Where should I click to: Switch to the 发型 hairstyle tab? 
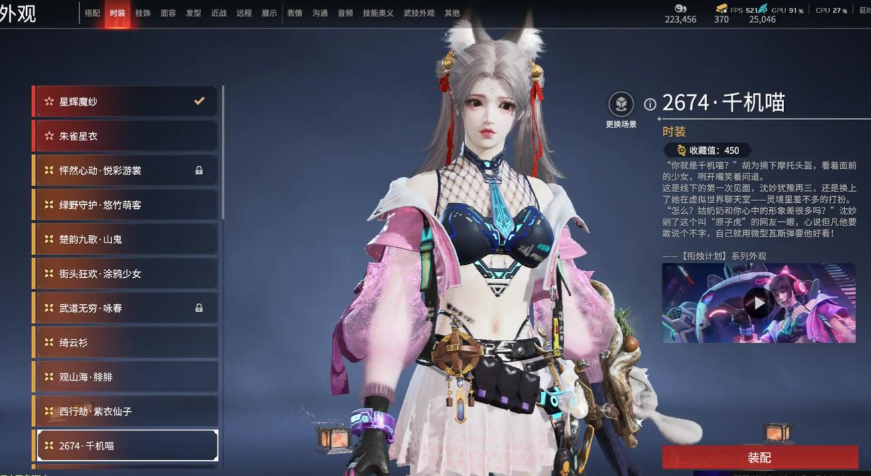pos(193,13)
